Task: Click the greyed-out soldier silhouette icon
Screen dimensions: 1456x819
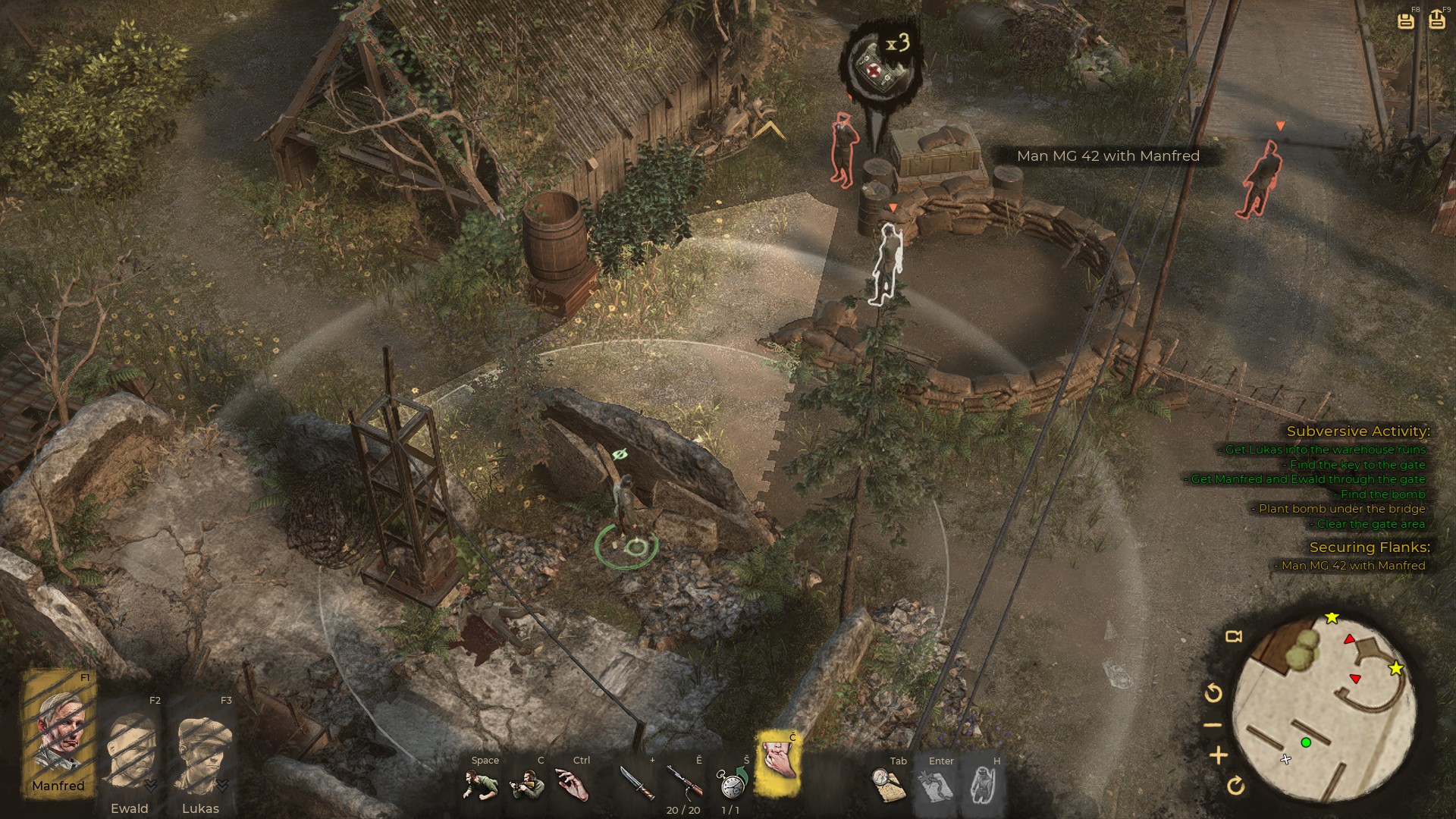Action: point(984,785)
